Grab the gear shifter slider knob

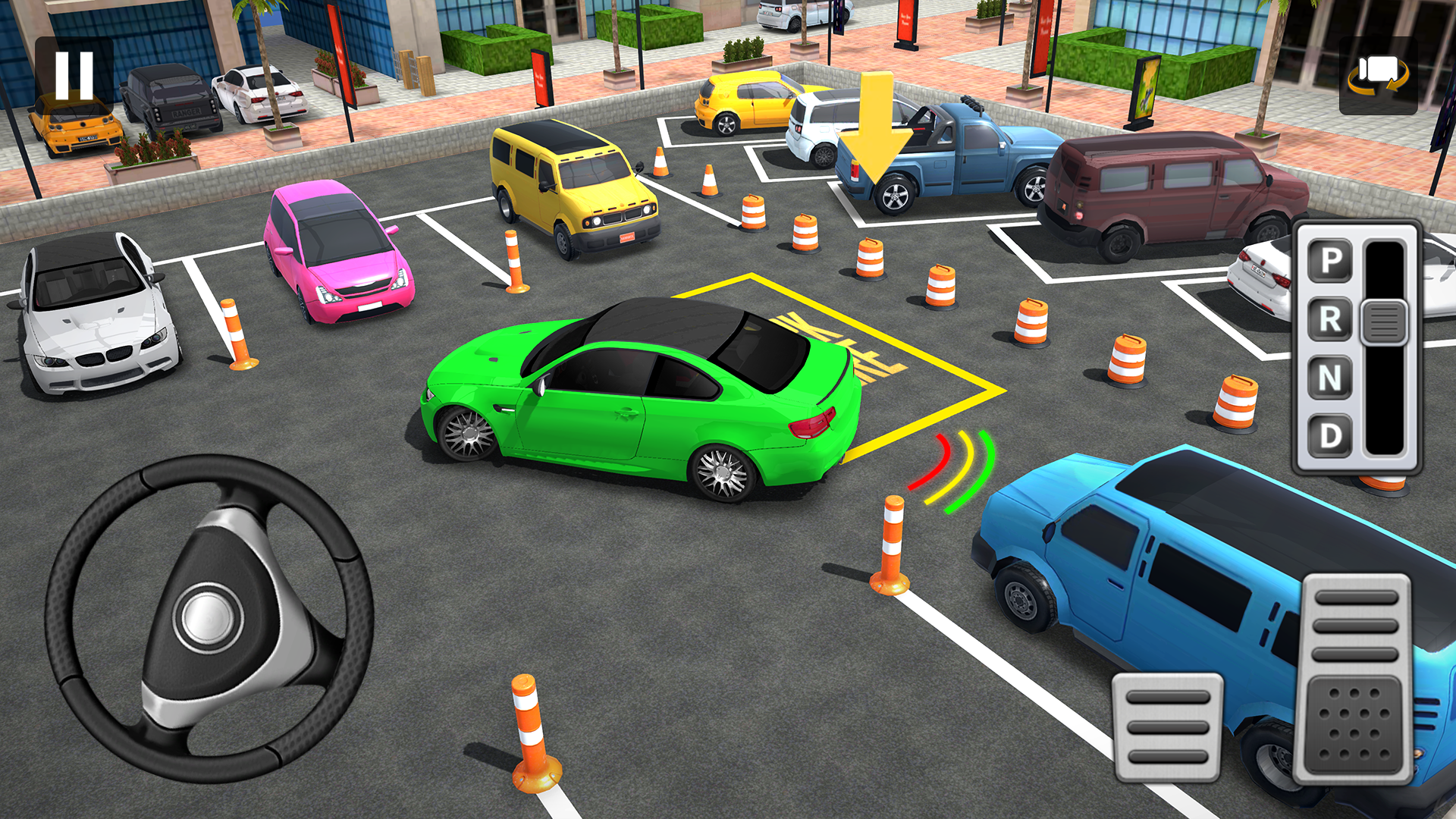(1384, 322)
